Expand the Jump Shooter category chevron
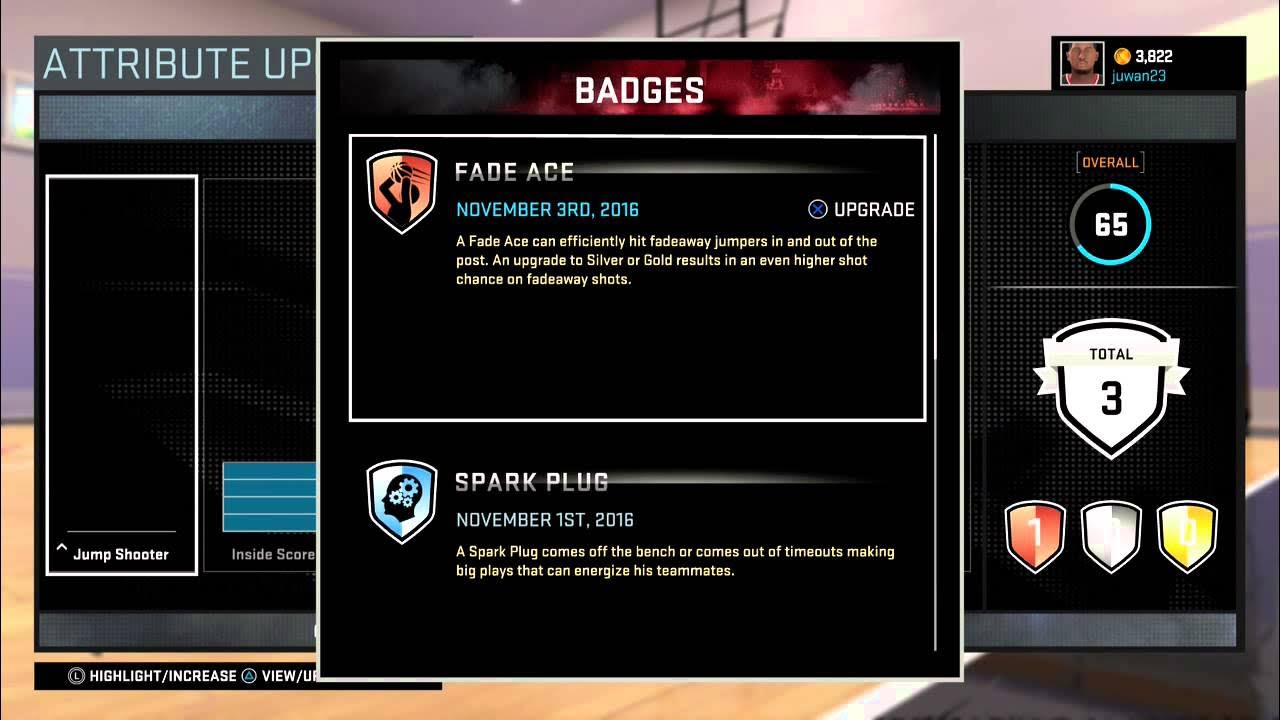Image resolution: width=1280 pixels, height=720 pixels. pos(61,546)
